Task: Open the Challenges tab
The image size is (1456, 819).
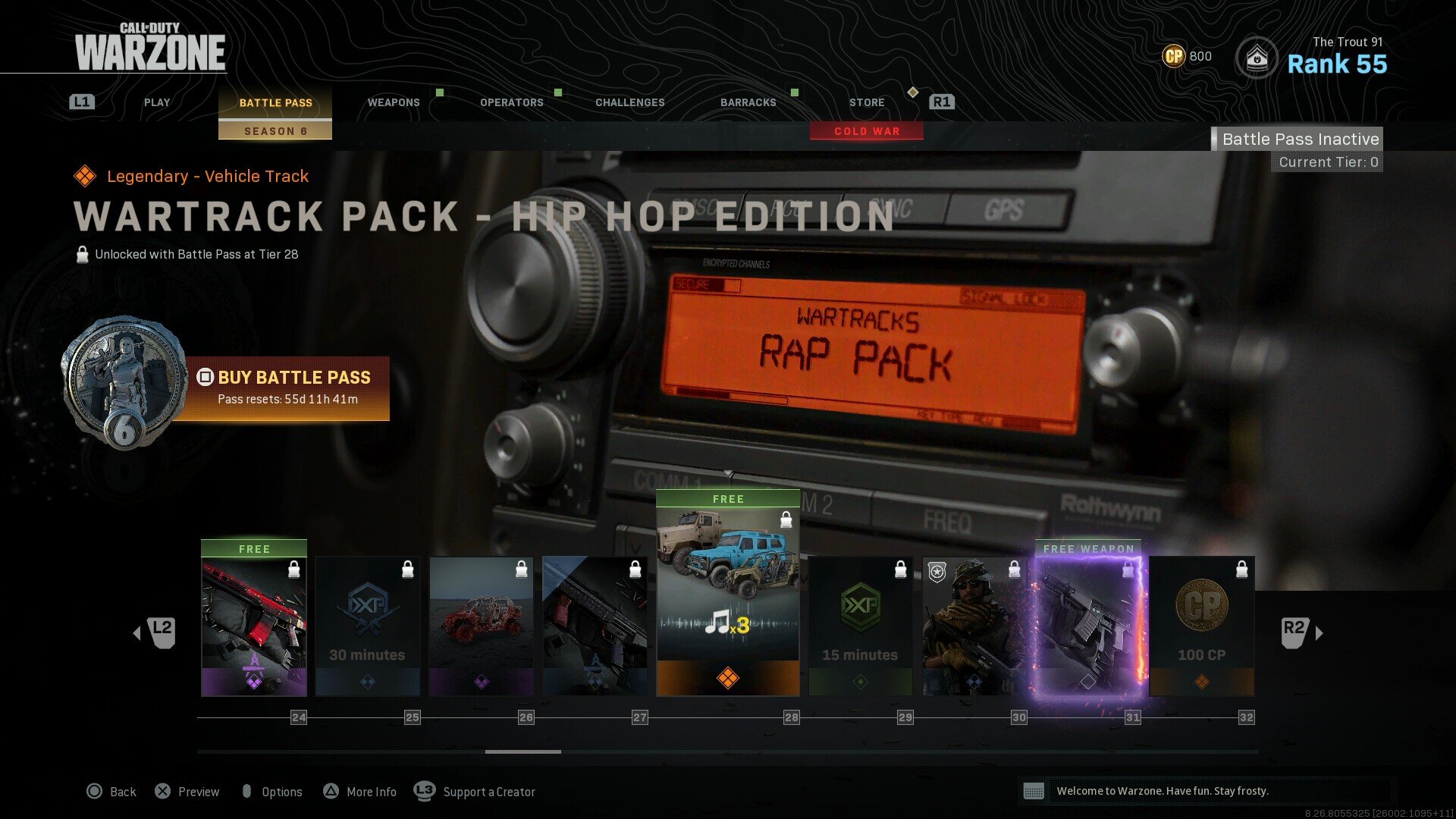Action: point(630,102)
